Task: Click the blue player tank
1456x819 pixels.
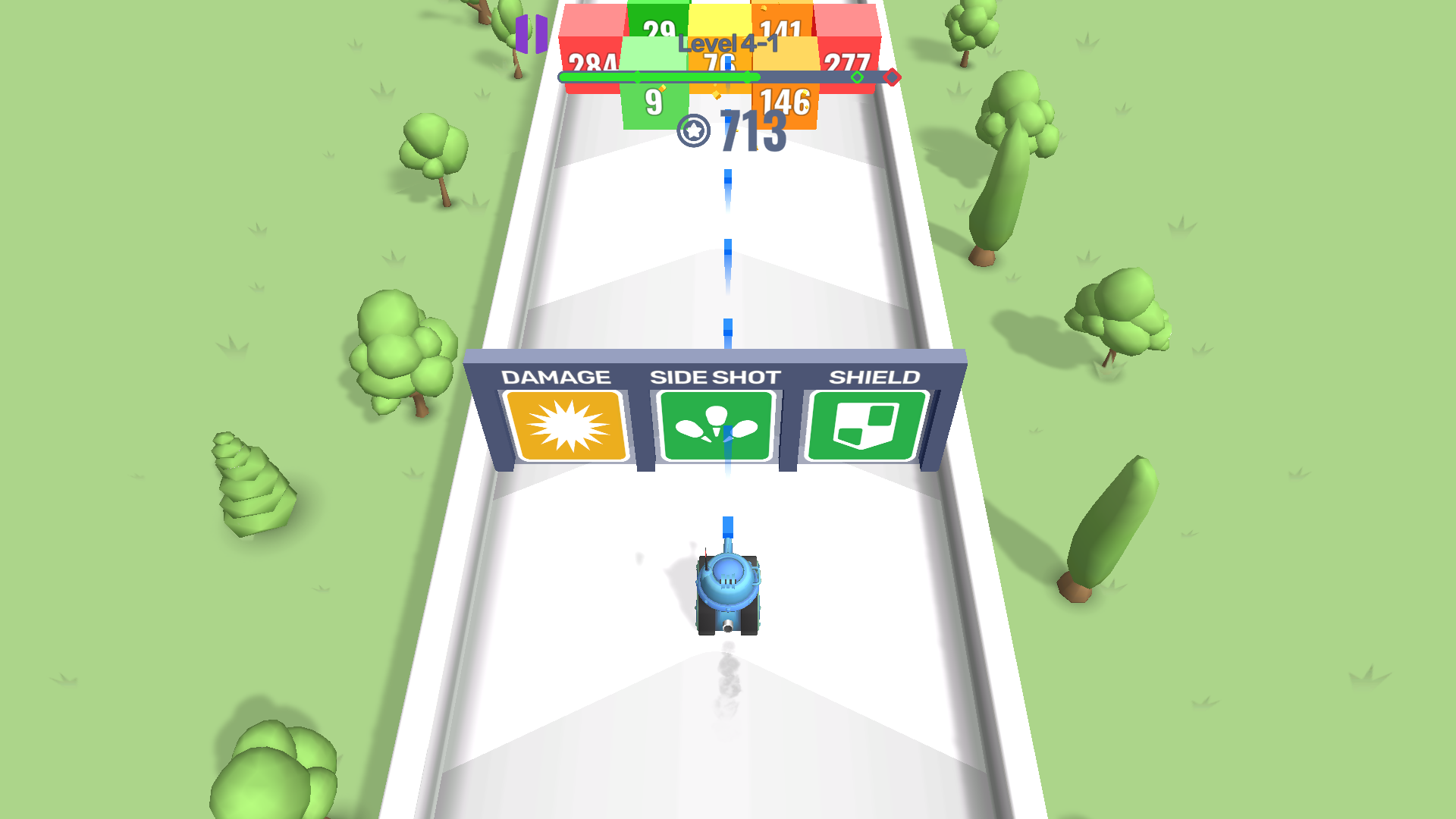Action: pyautogui.click(x=726, y=591)
